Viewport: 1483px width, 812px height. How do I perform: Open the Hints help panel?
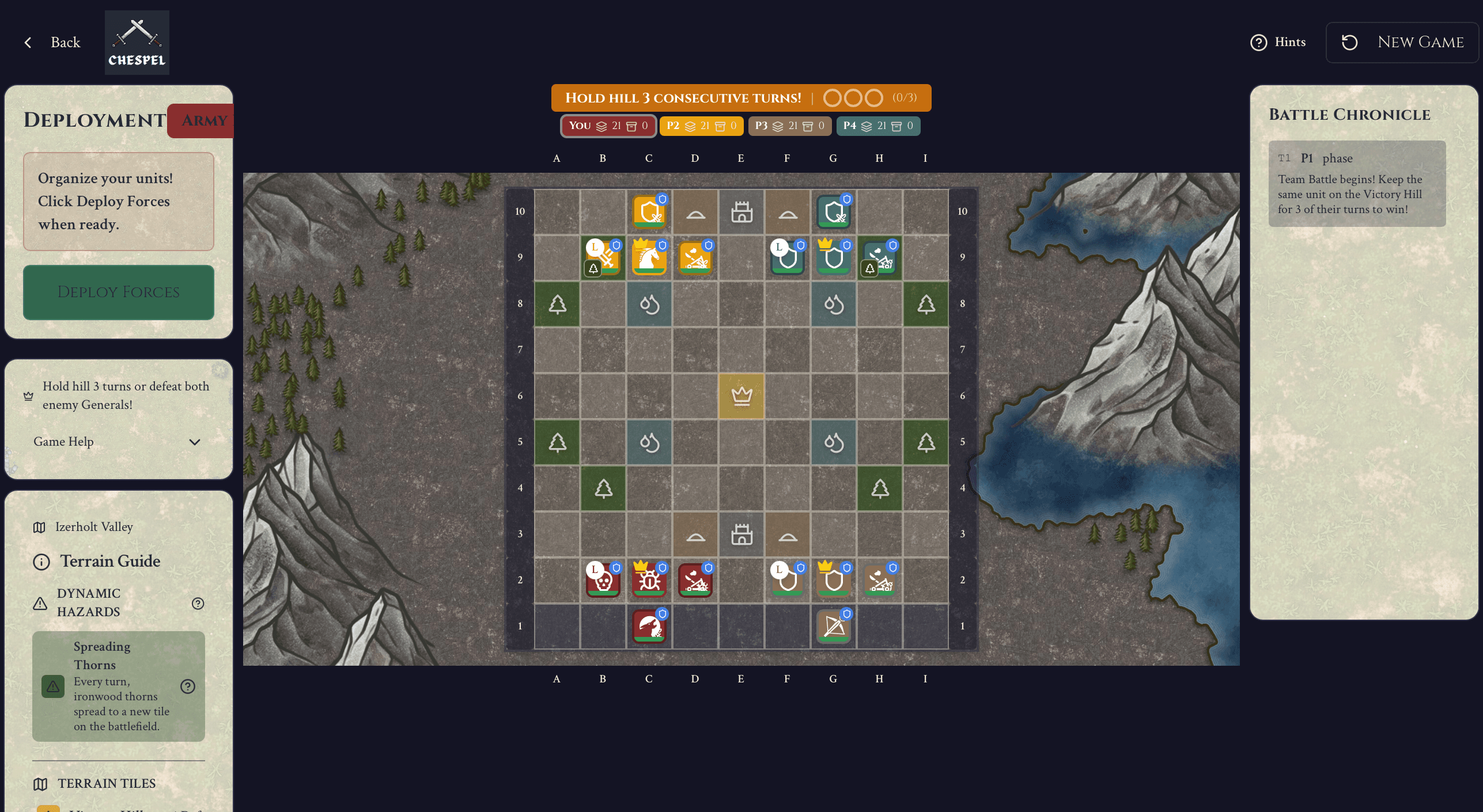click(1278, 42)
